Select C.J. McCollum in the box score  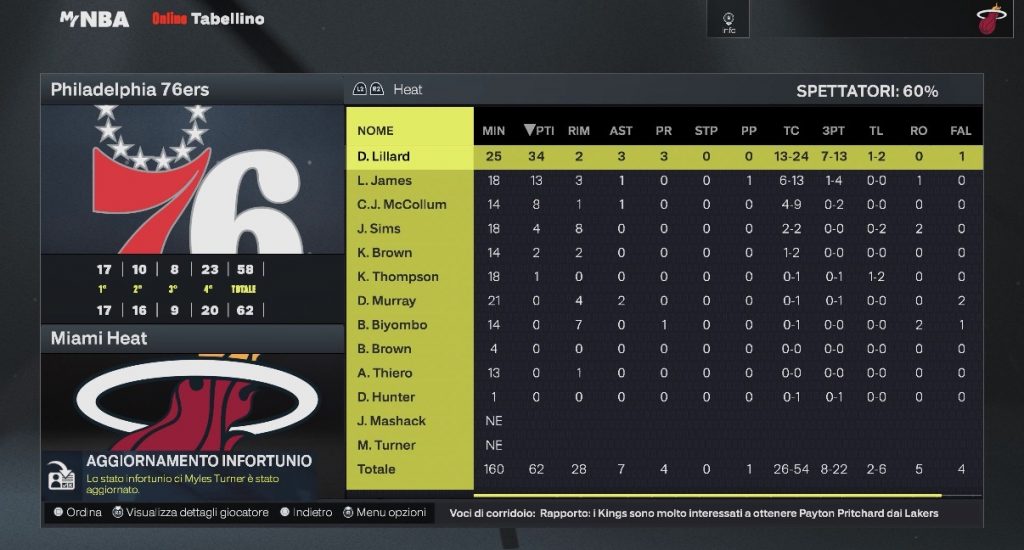[x=401, y=204]
